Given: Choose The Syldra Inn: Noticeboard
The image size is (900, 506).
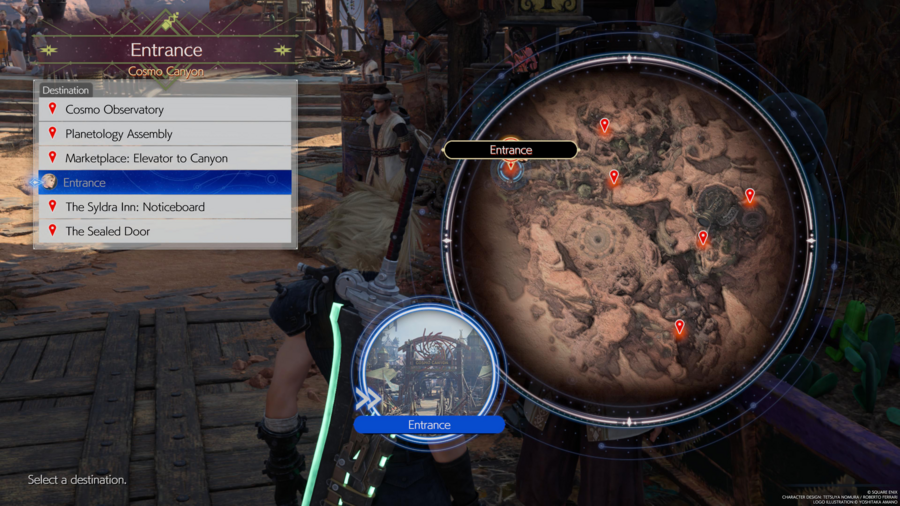Looking at the screenshot, I should [165, 207].
